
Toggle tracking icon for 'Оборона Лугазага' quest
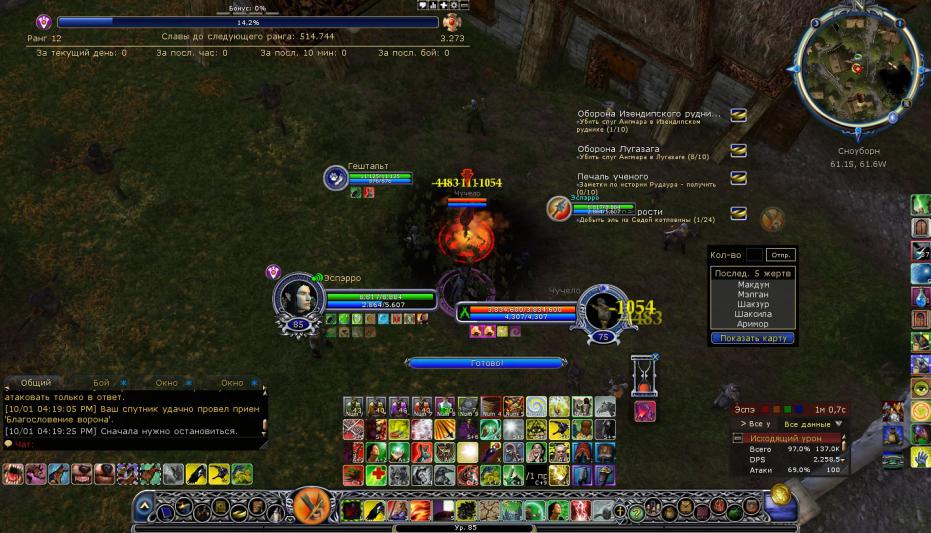tap(738, 150)
